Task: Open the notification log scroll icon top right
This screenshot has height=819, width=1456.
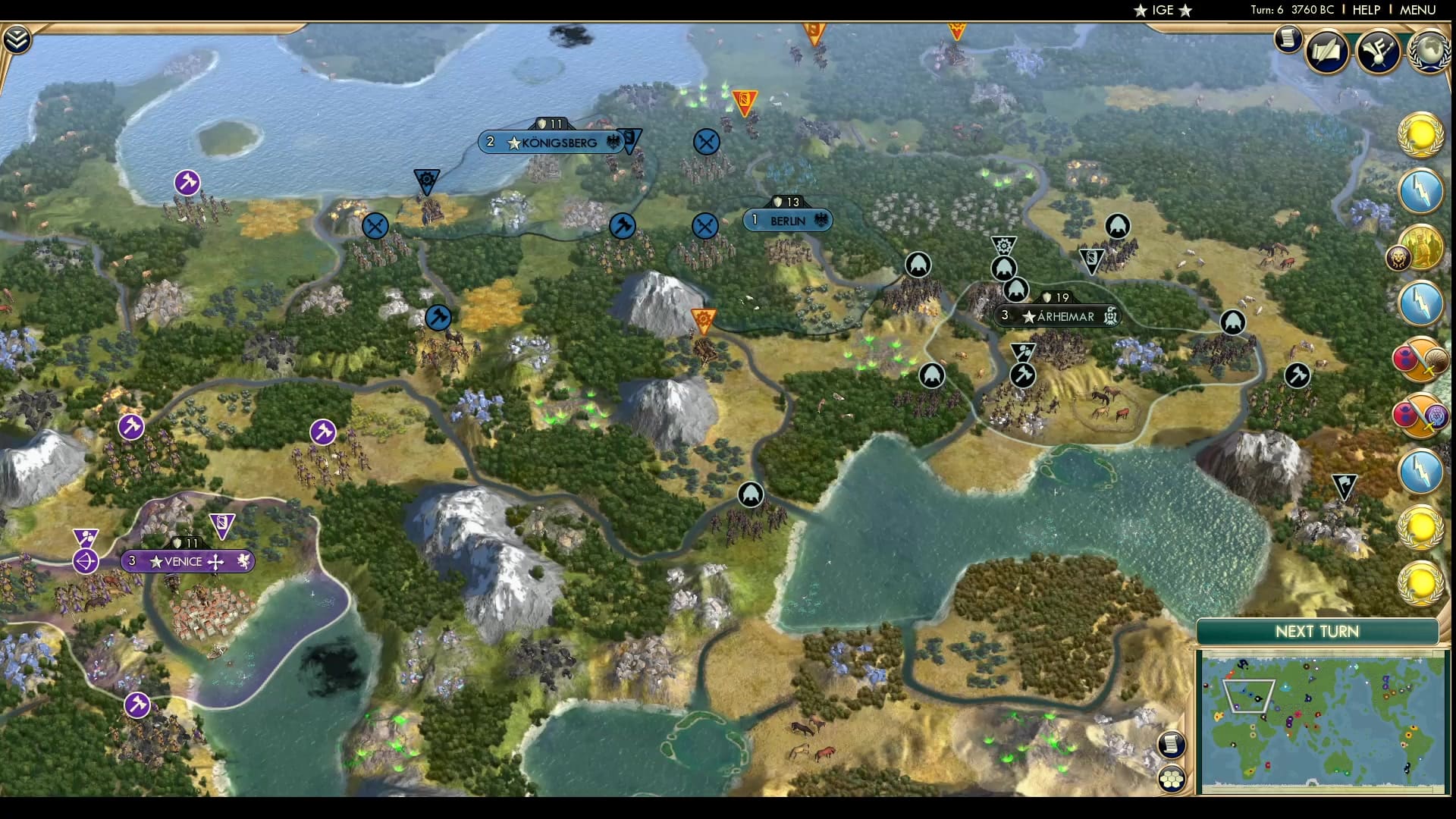Action: (1288, 39)
